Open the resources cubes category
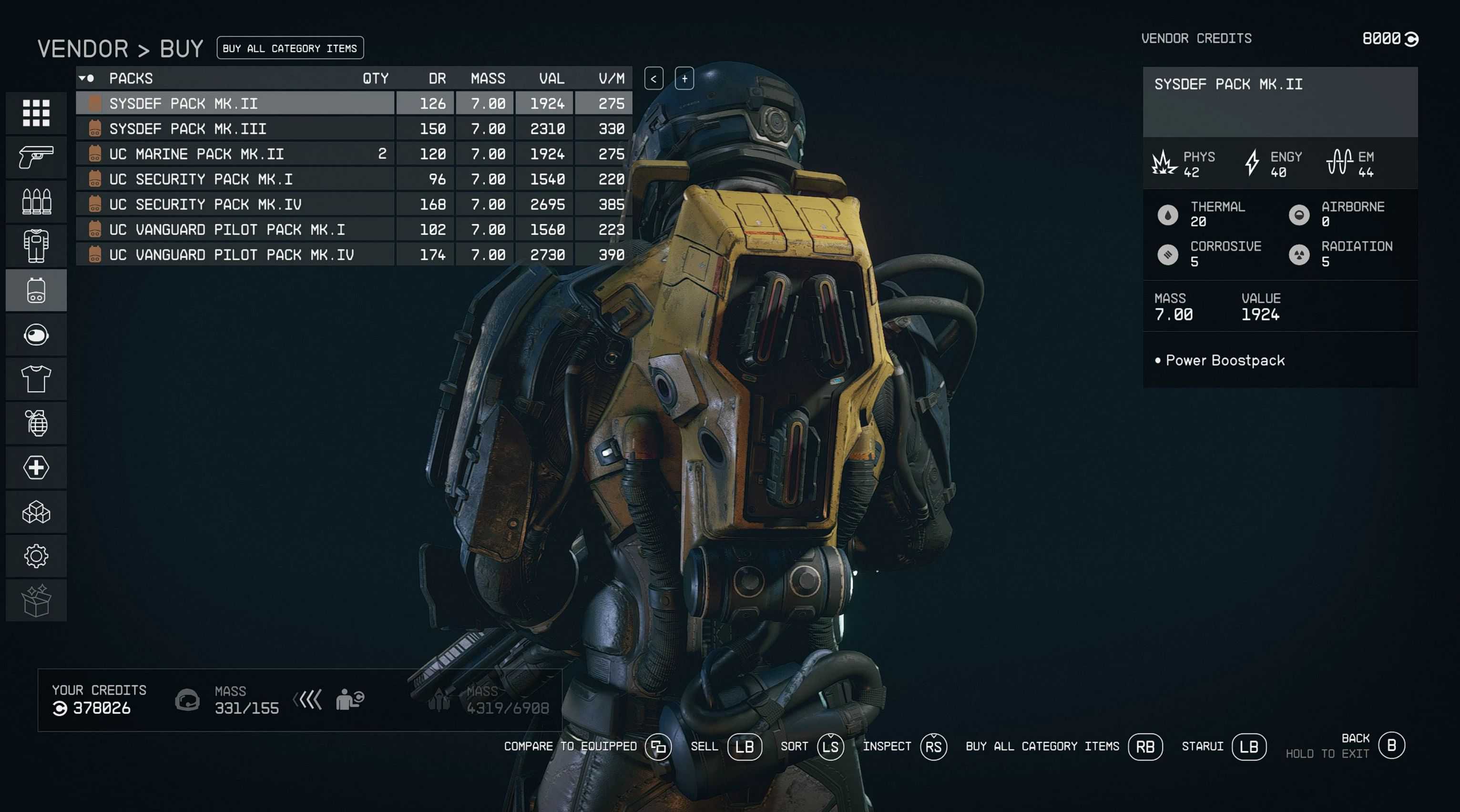 [36, 512]
